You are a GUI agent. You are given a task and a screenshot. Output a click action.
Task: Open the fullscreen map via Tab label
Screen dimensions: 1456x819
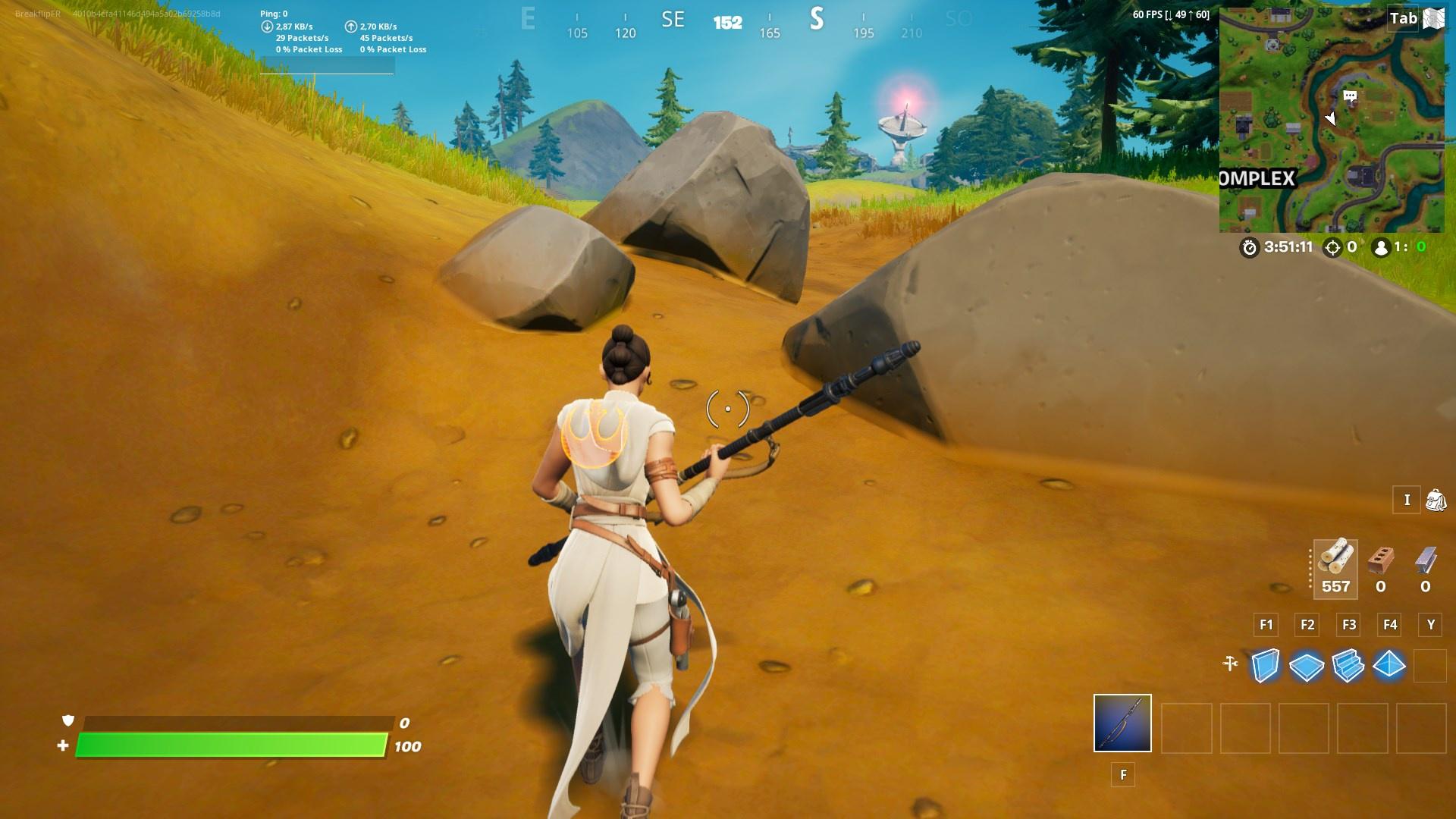1401,19
